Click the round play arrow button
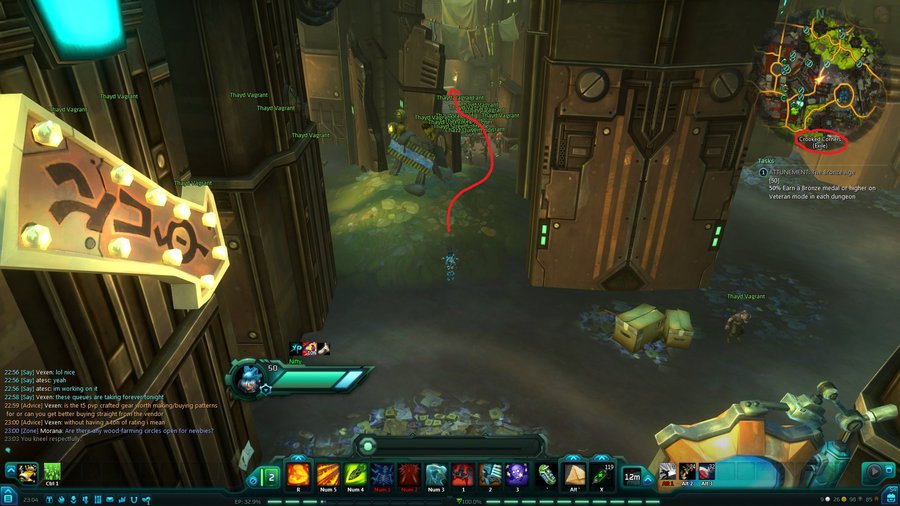Viewport: 900px width, 506px height. pyautogui.click(x=876, y=472)
